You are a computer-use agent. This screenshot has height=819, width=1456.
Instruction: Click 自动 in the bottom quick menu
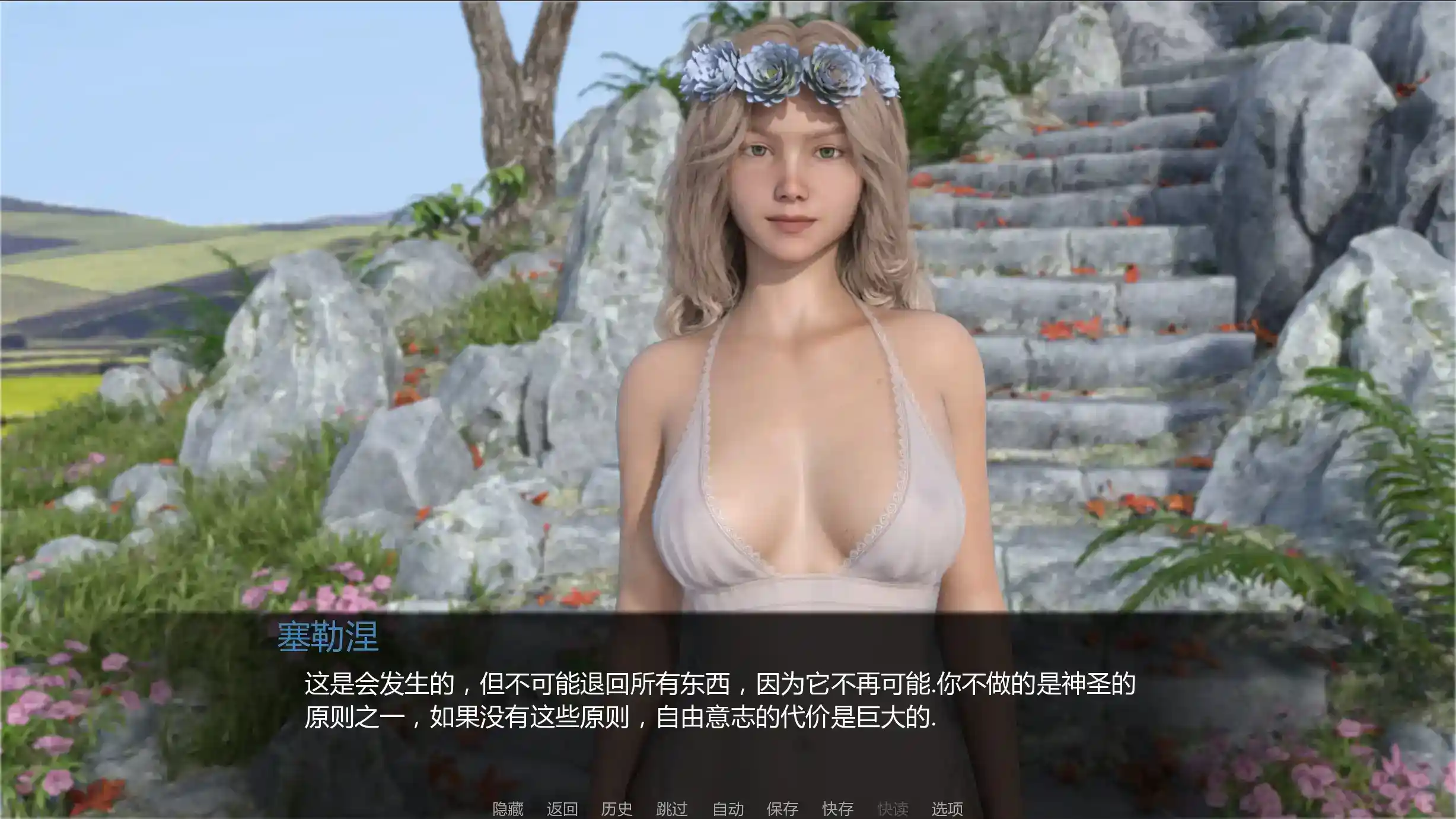pyautogui.click(x=728, y=808)
